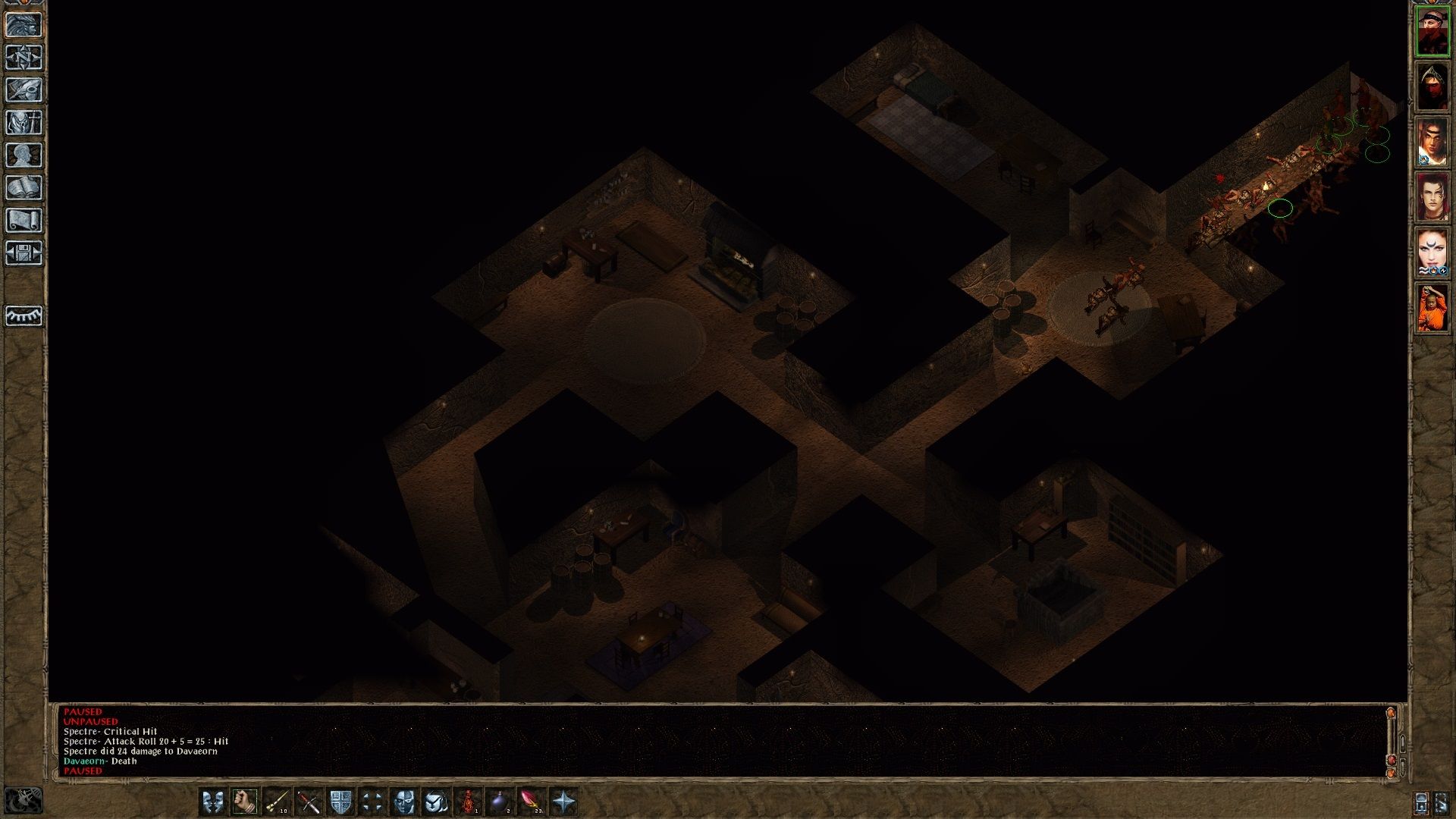1456x819 pixels.
Task: Open the journal quill icon
Action: pos(24,90)
